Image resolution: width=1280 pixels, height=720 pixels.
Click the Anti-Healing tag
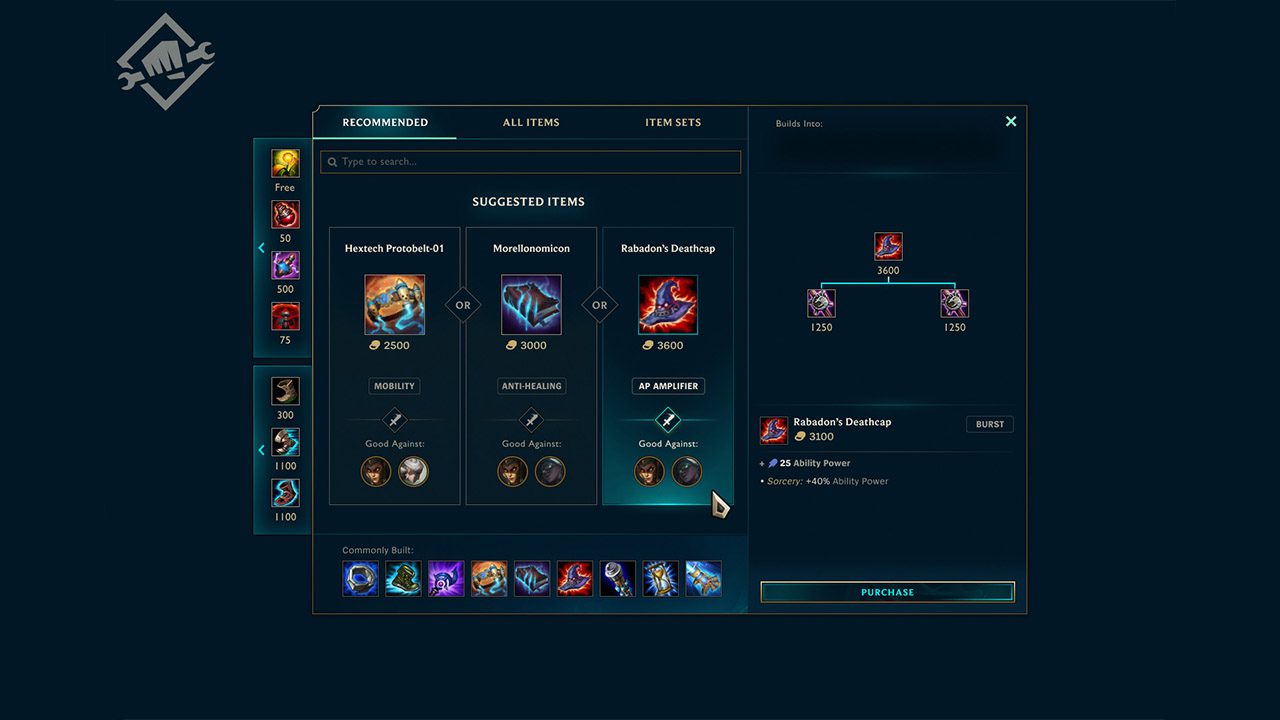coord(531,386)
